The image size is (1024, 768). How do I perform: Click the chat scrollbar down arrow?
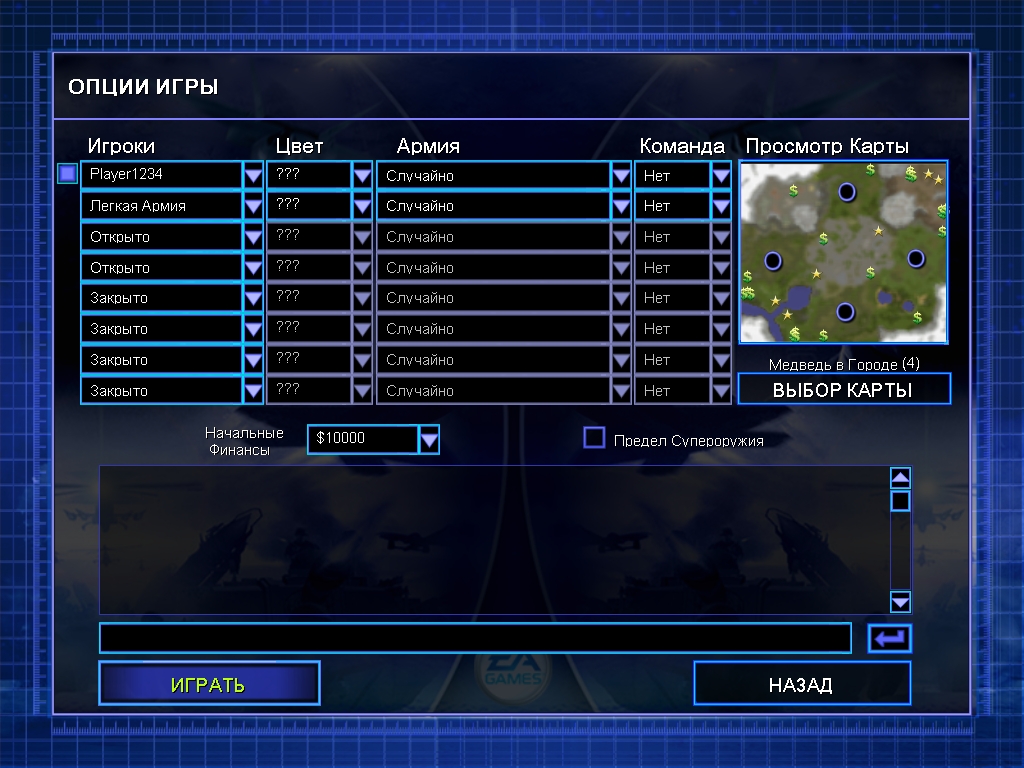click(900, 601)
